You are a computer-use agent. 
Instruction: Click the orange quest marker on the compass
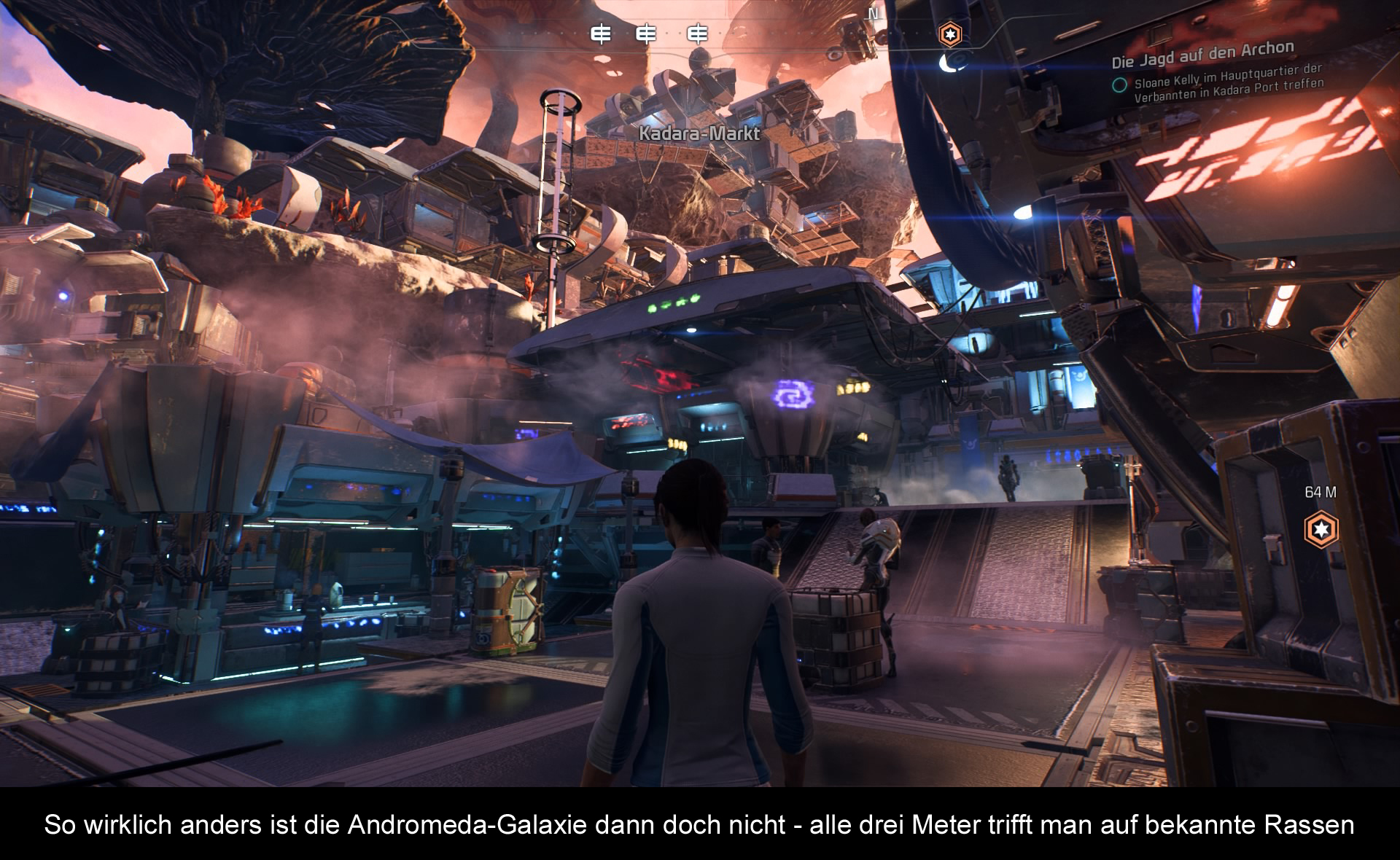click(949, 34)
